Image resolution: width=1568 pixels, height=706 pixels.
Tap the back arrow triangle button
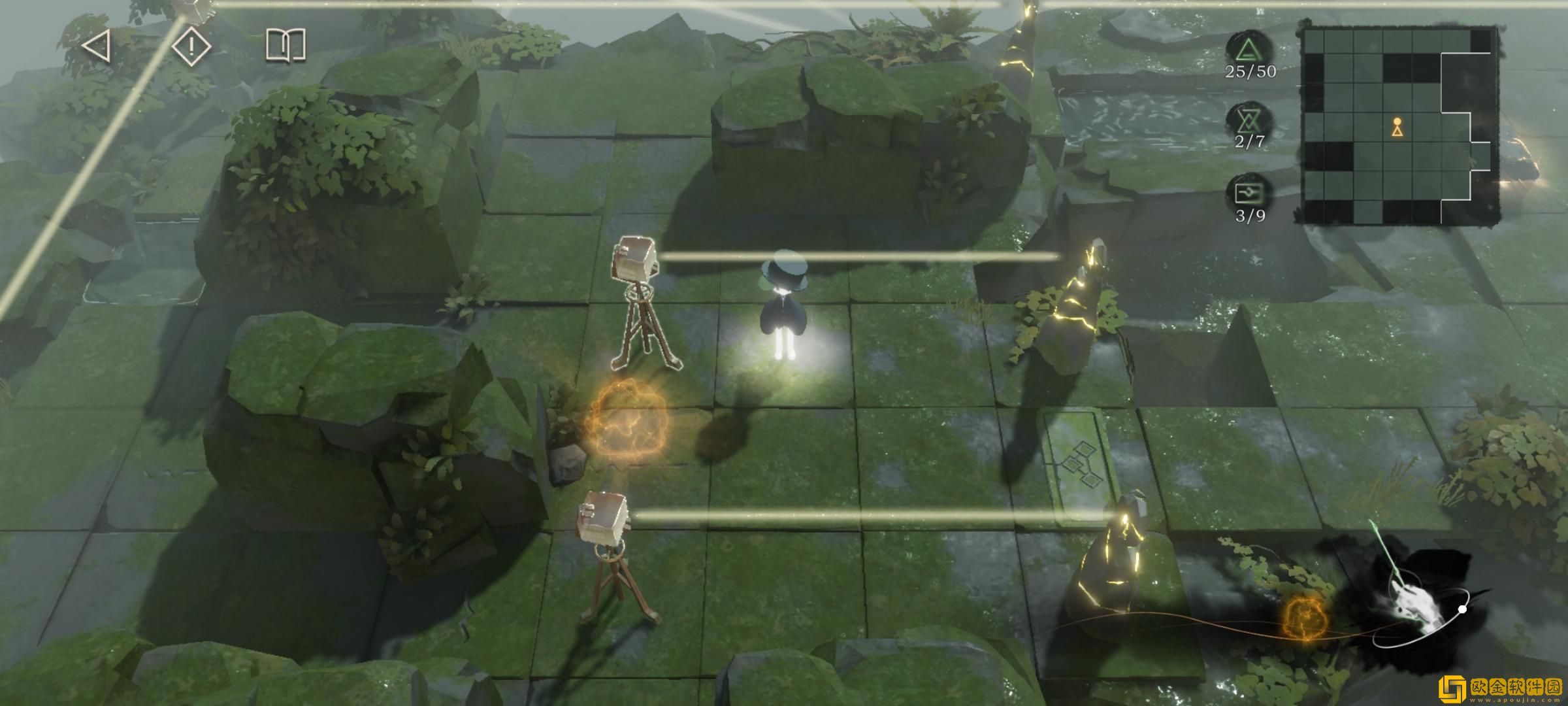(x=97, y=47)
